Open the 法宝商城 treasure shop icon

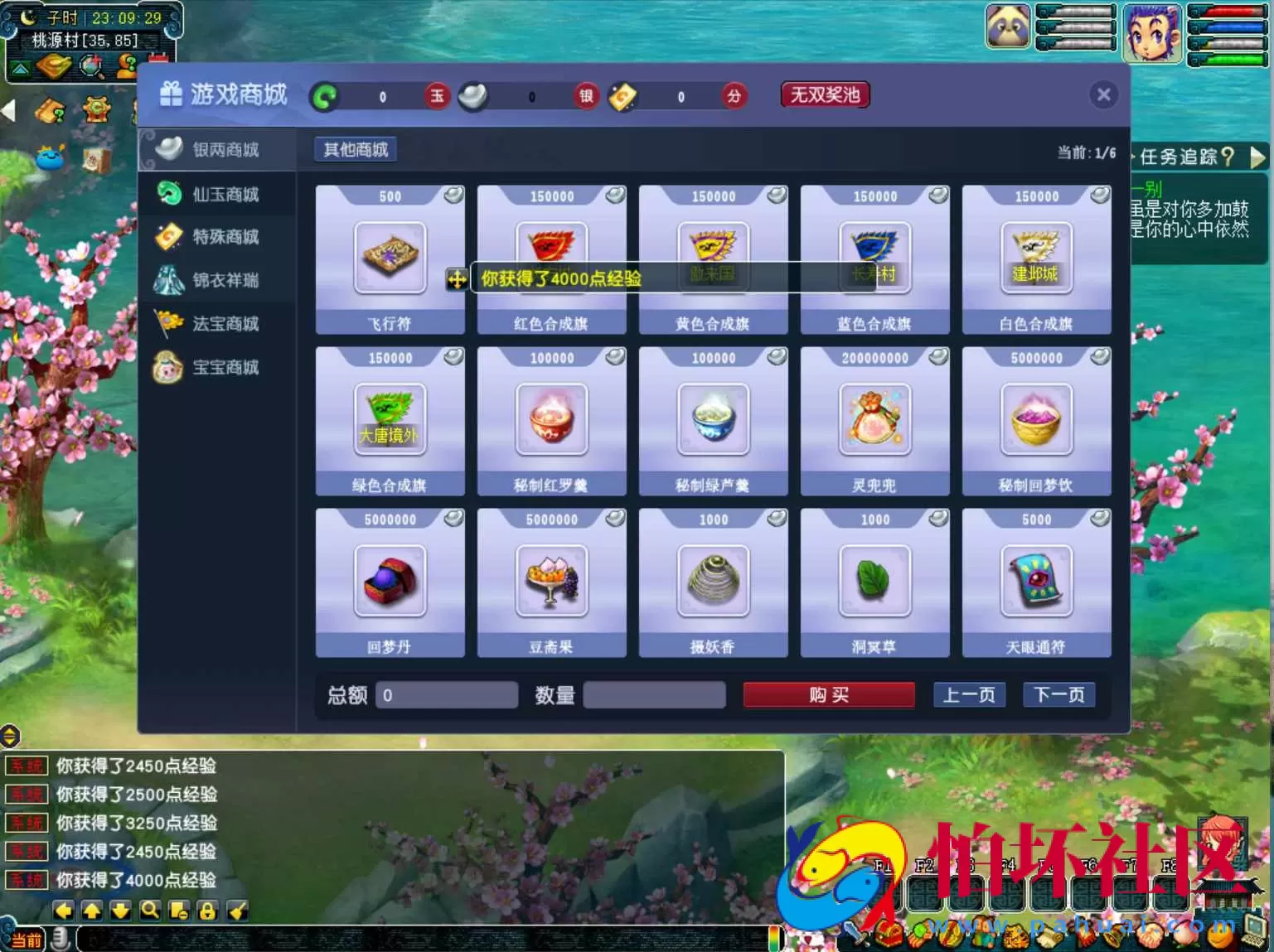click(170, 323)
